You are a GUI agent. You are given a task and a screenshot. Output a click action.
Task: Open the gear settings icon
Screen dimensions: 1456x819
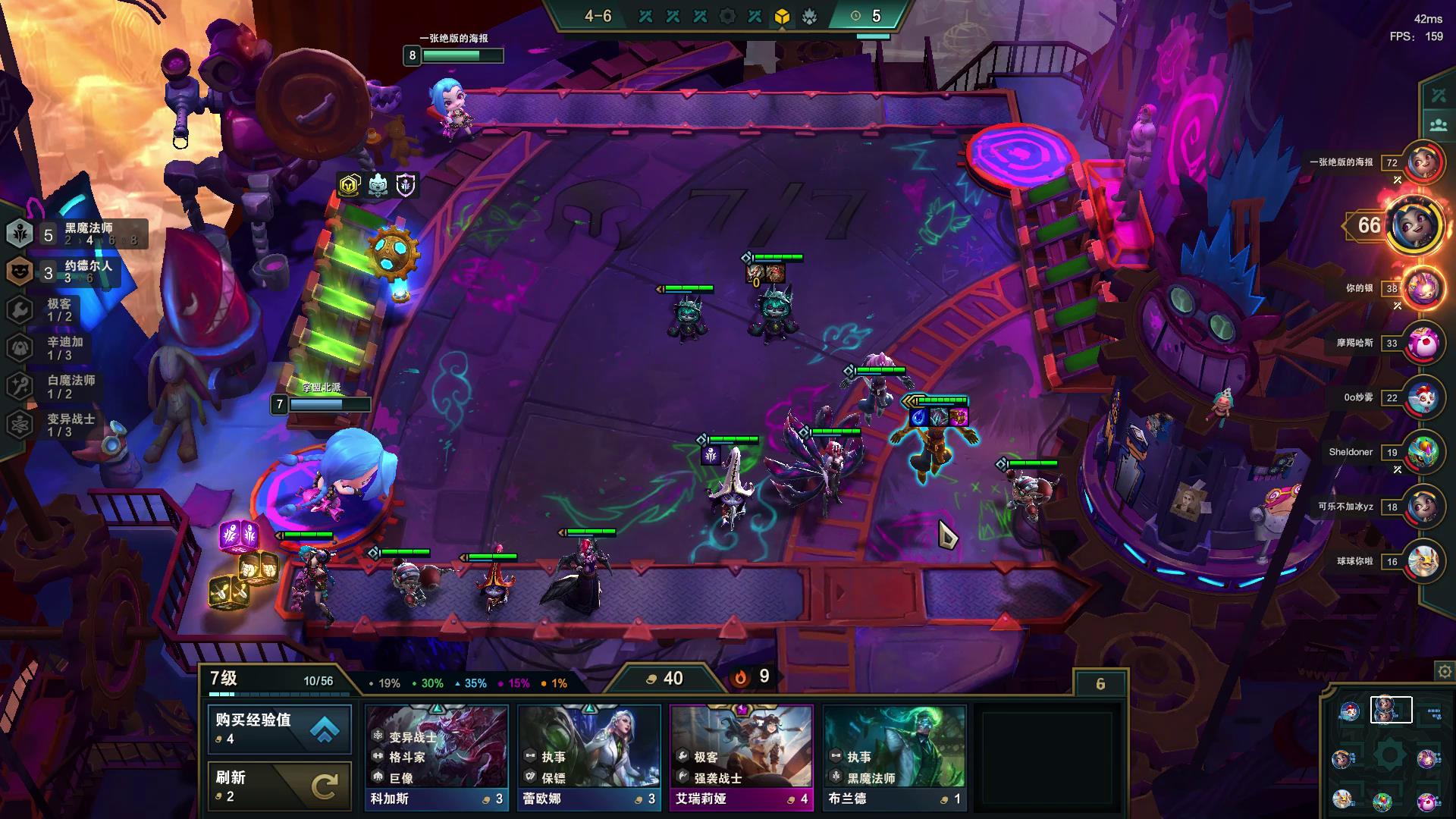click(1445, 671)
